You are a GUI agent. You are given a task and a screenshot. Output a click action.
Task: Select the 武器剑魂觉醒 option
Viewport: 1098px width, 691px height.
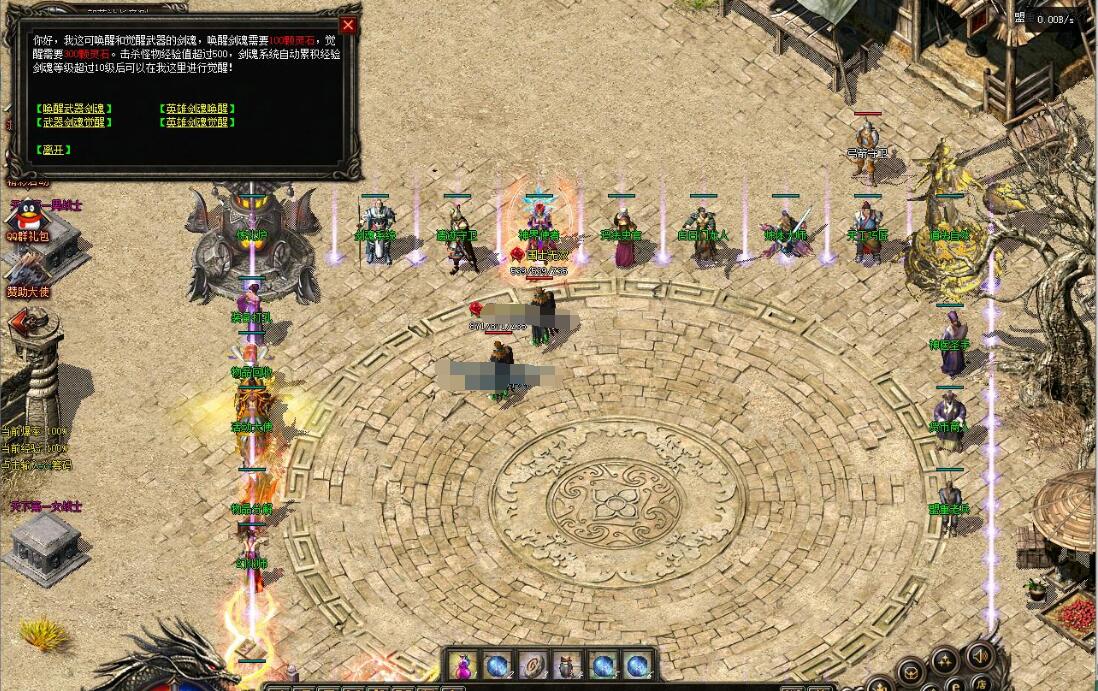pyautogui.click(x=75, y=122)
